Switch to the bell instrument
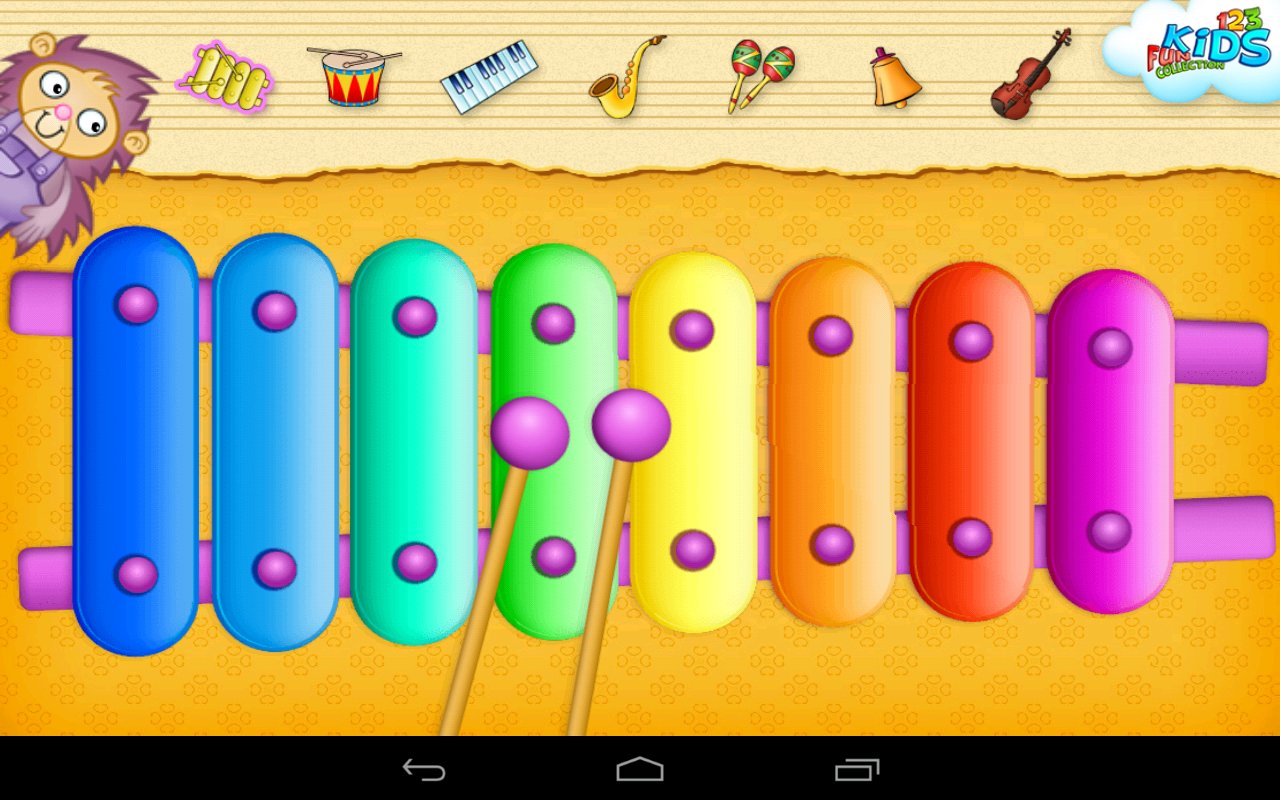The width and height of the screenshot is (1280, 800). click(893, 78)
